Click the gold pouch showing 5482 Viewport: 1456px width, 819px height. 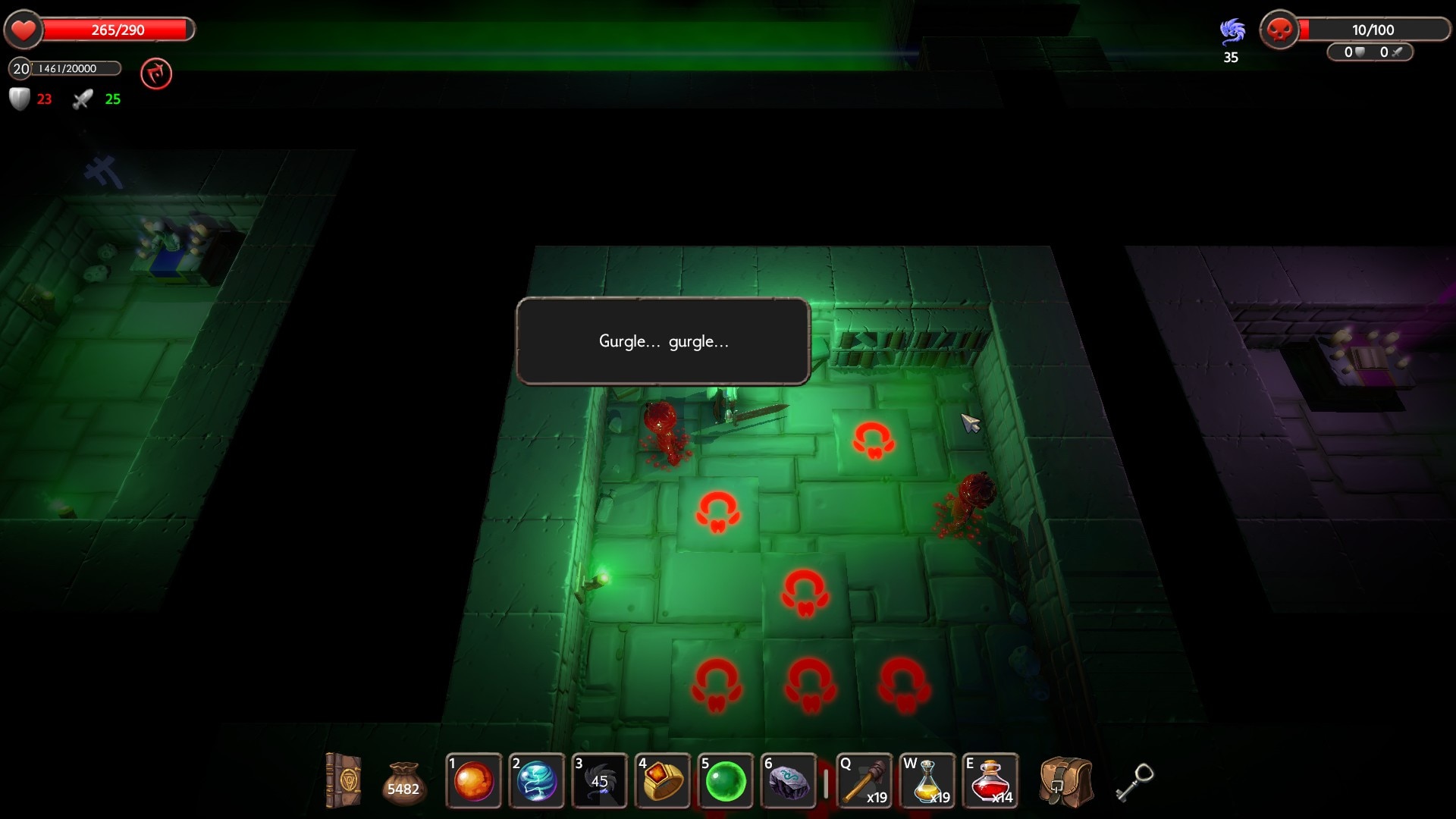[403, 783]
